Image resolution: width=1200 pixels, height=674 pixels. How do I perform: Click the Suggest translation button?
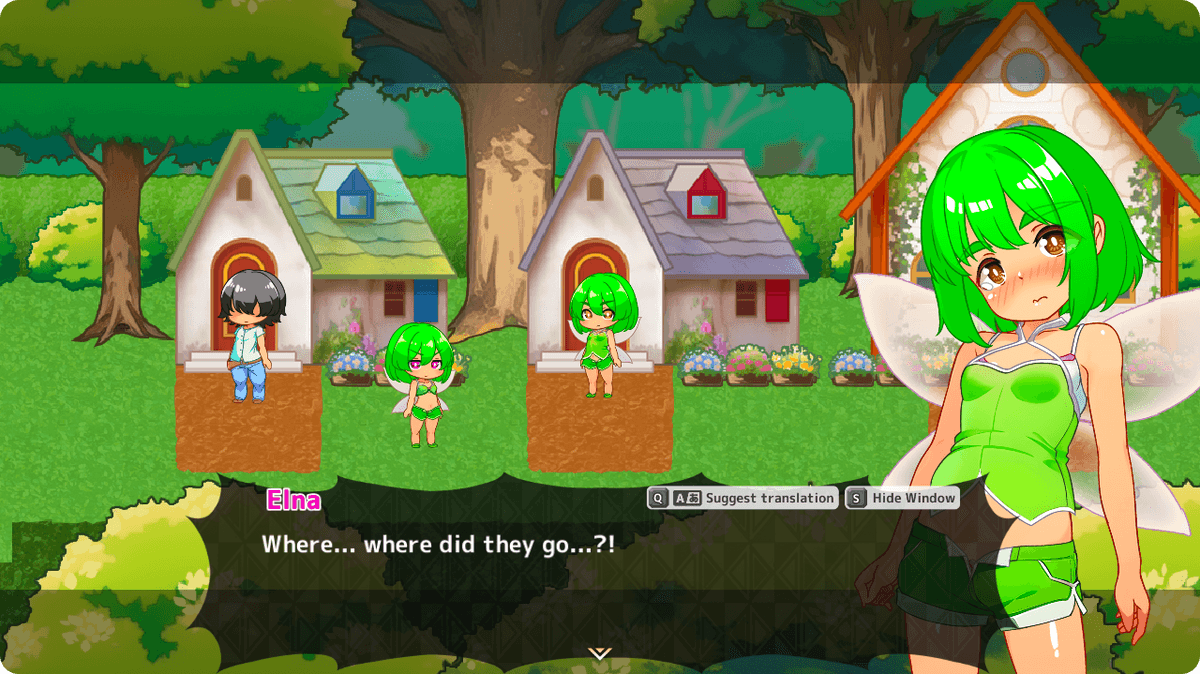pyautogui.click(x=743, y=498)
